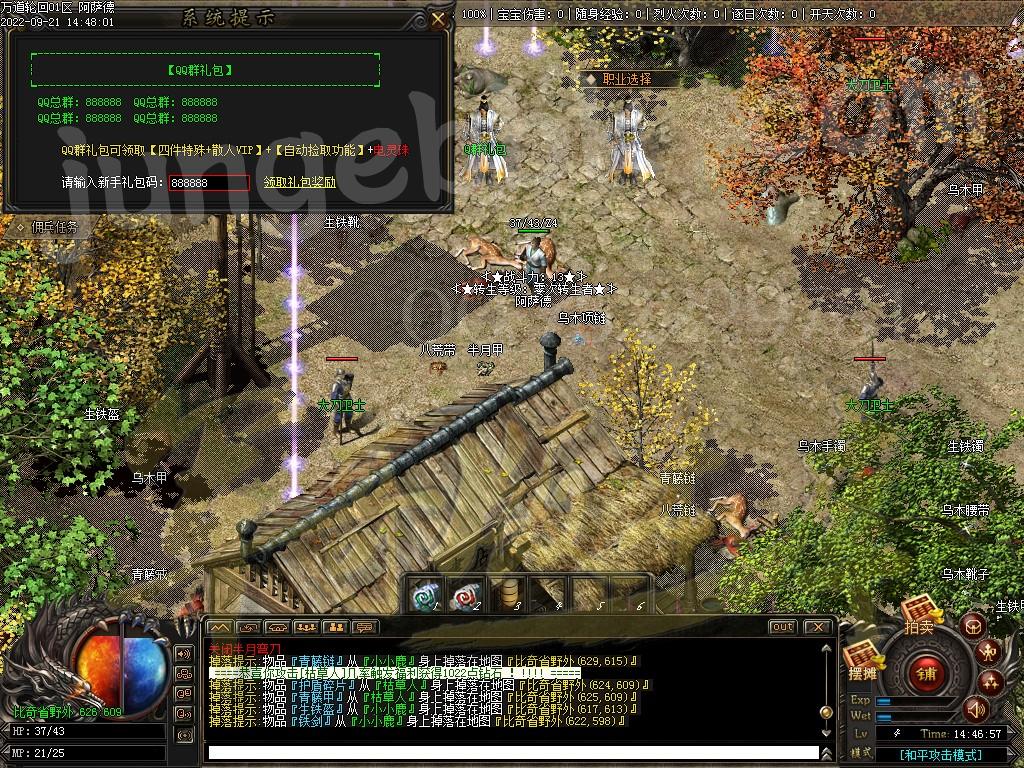
Task: Click the 领取礼包奖励 link
Action: pos(300,183)
